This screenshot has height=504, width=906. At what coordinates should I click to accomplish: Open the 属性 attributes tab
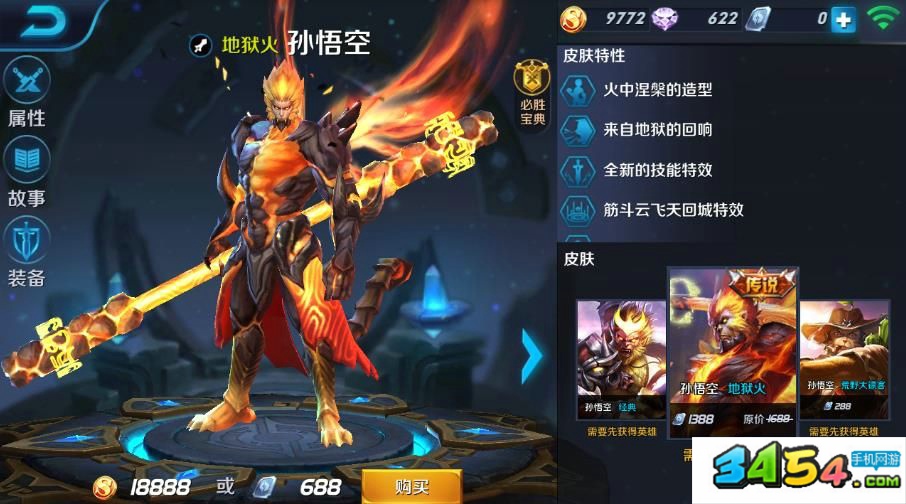click(27, 92)
